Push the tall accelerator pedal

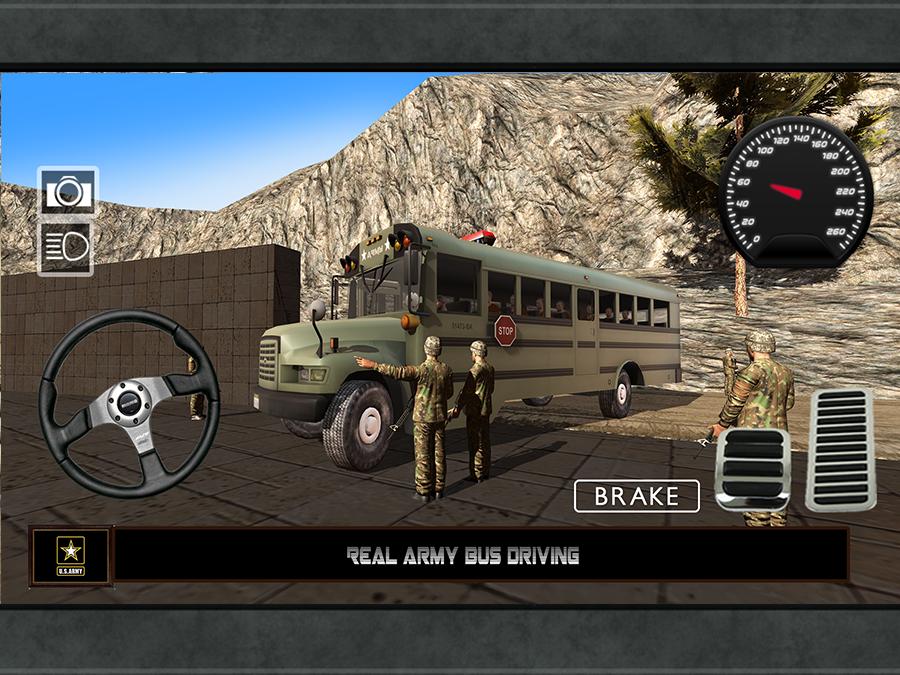click(x=839, y=449)
